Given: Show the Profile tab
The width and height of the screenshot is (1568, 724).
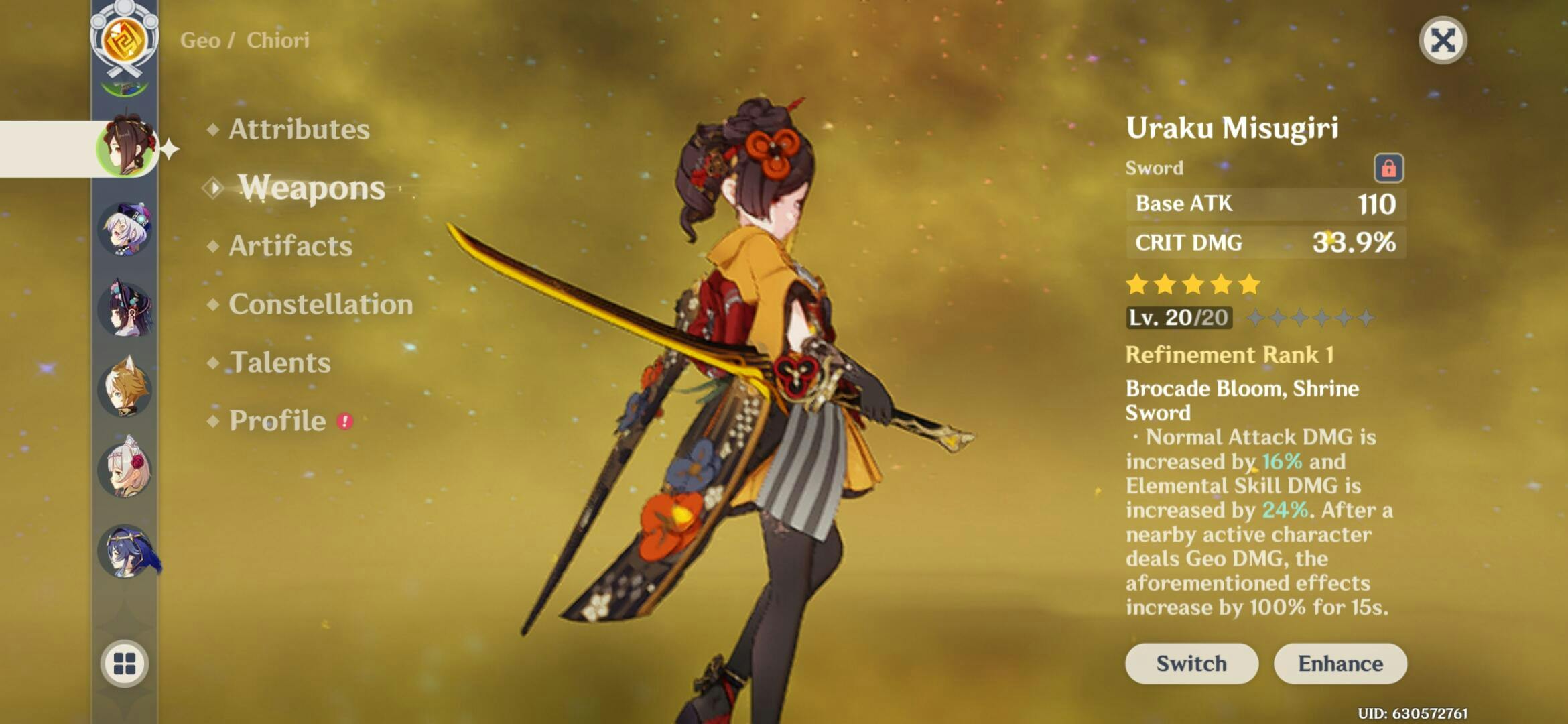Looking at the screenshot, I should (277, 421).
